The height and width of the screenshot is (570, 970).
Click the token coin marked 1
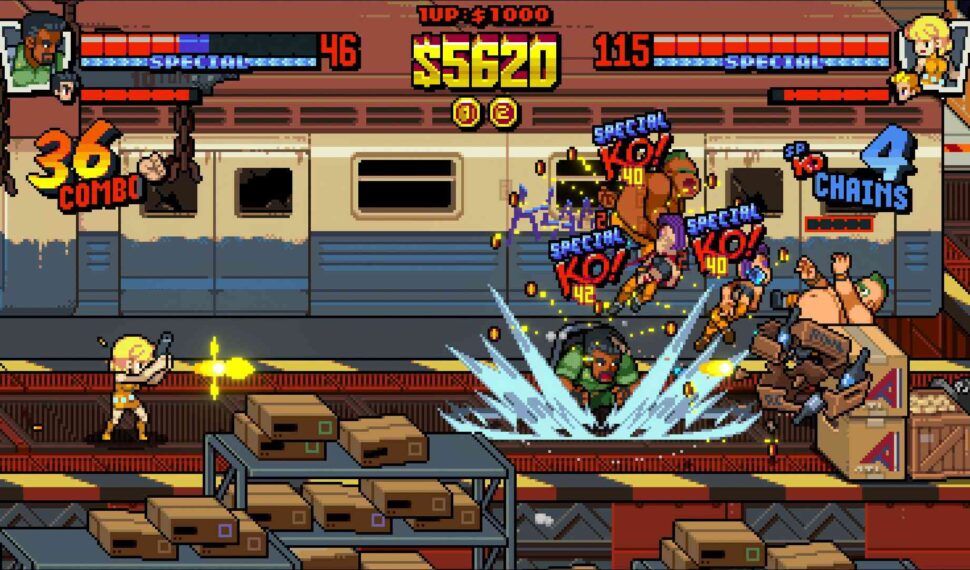click(466, 111)
